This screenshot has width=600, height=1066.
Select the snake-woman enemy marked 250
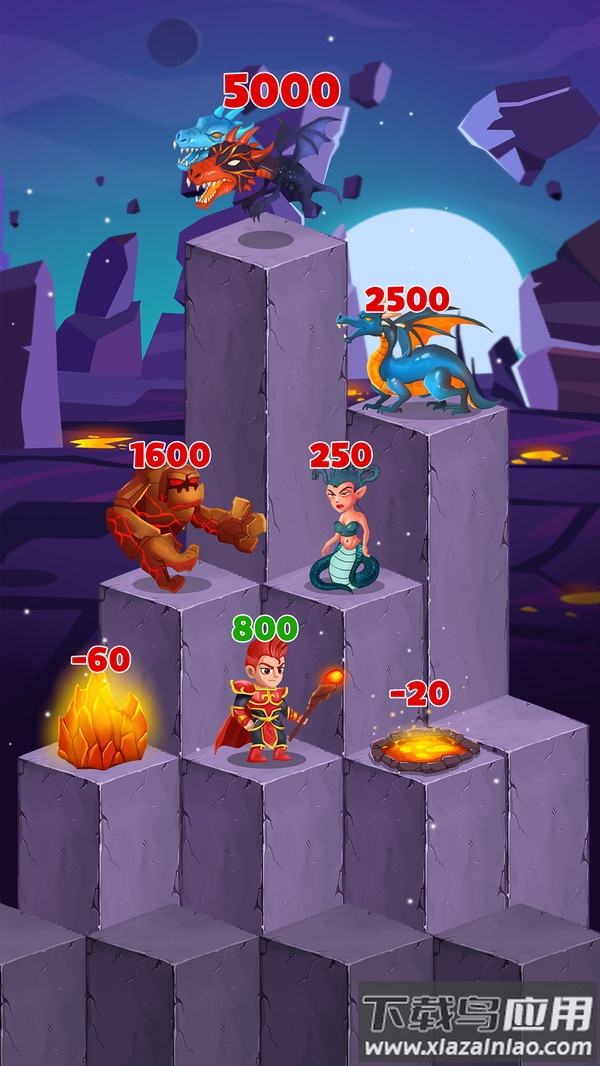343,535
